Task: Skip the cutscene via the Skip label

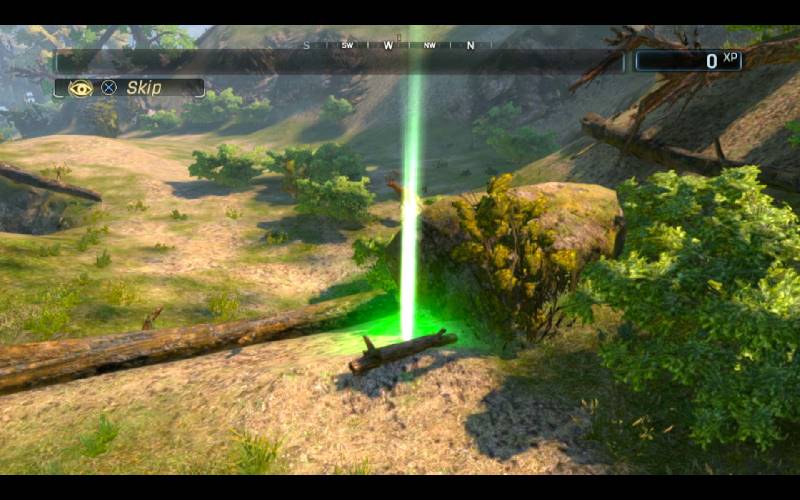Action: 144,88
